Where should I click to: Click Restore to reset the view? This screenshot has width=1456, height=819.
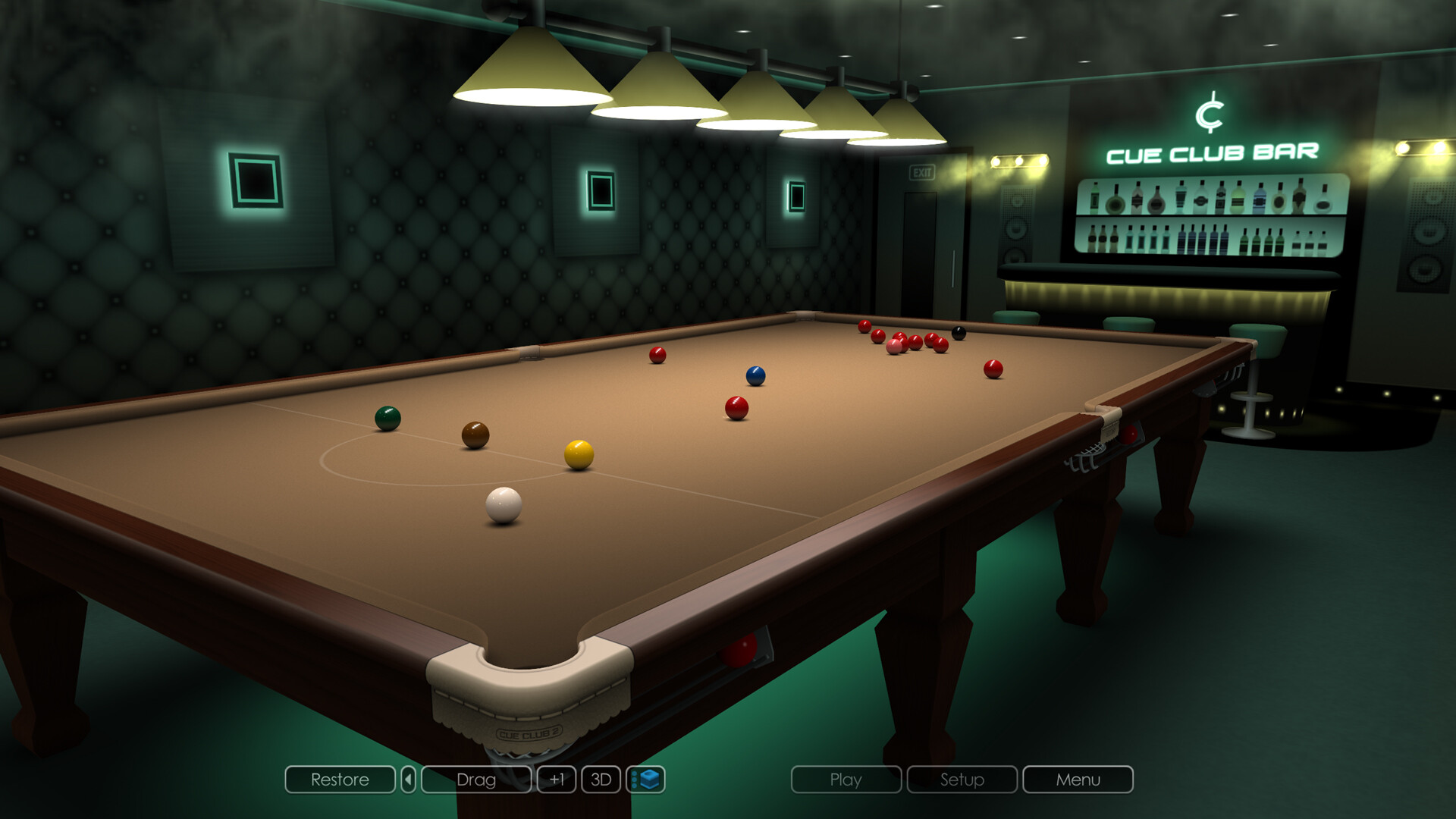(x=339, y=780)
